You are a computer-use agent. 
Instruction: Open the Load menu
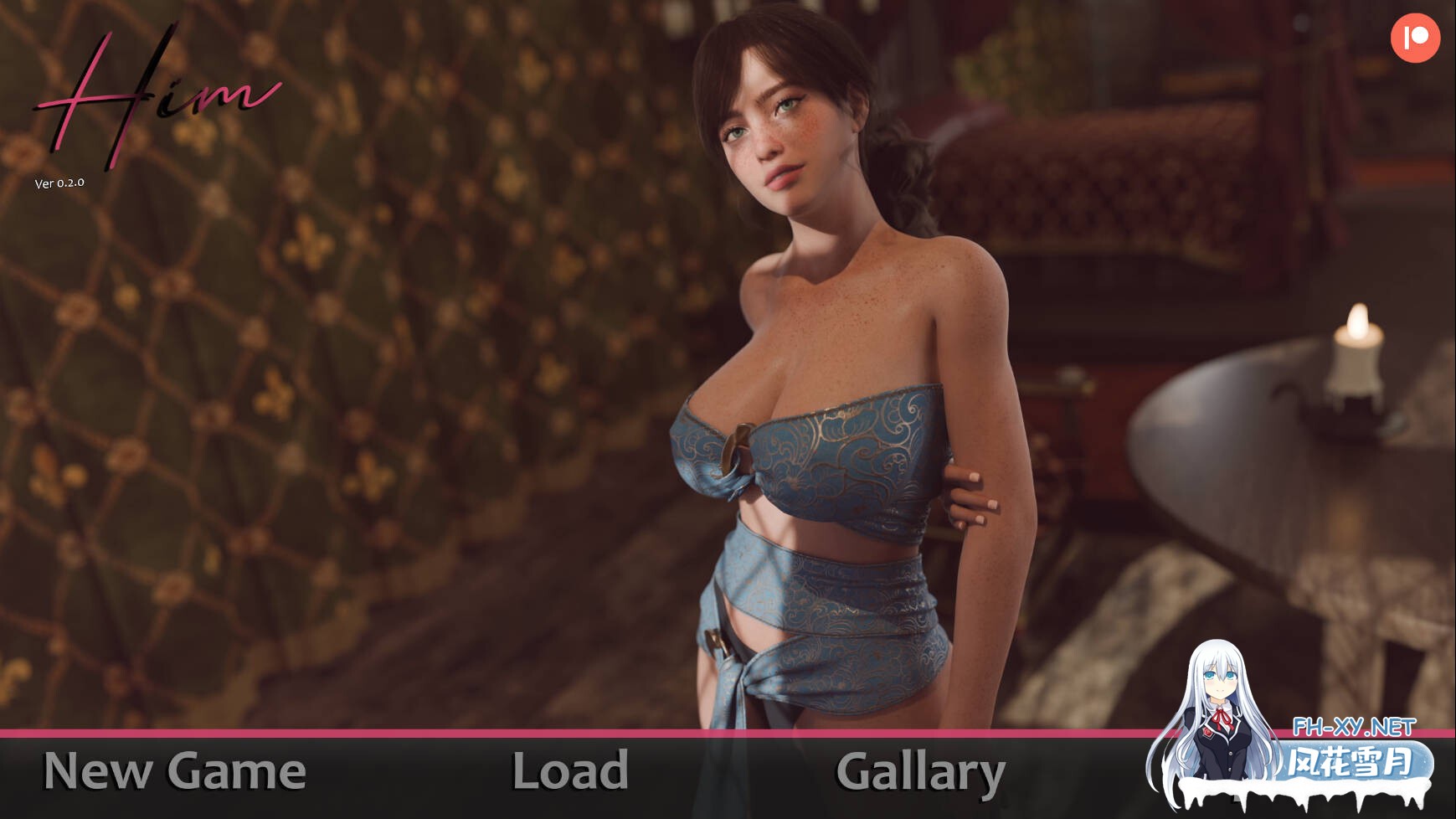click(570, 771)
